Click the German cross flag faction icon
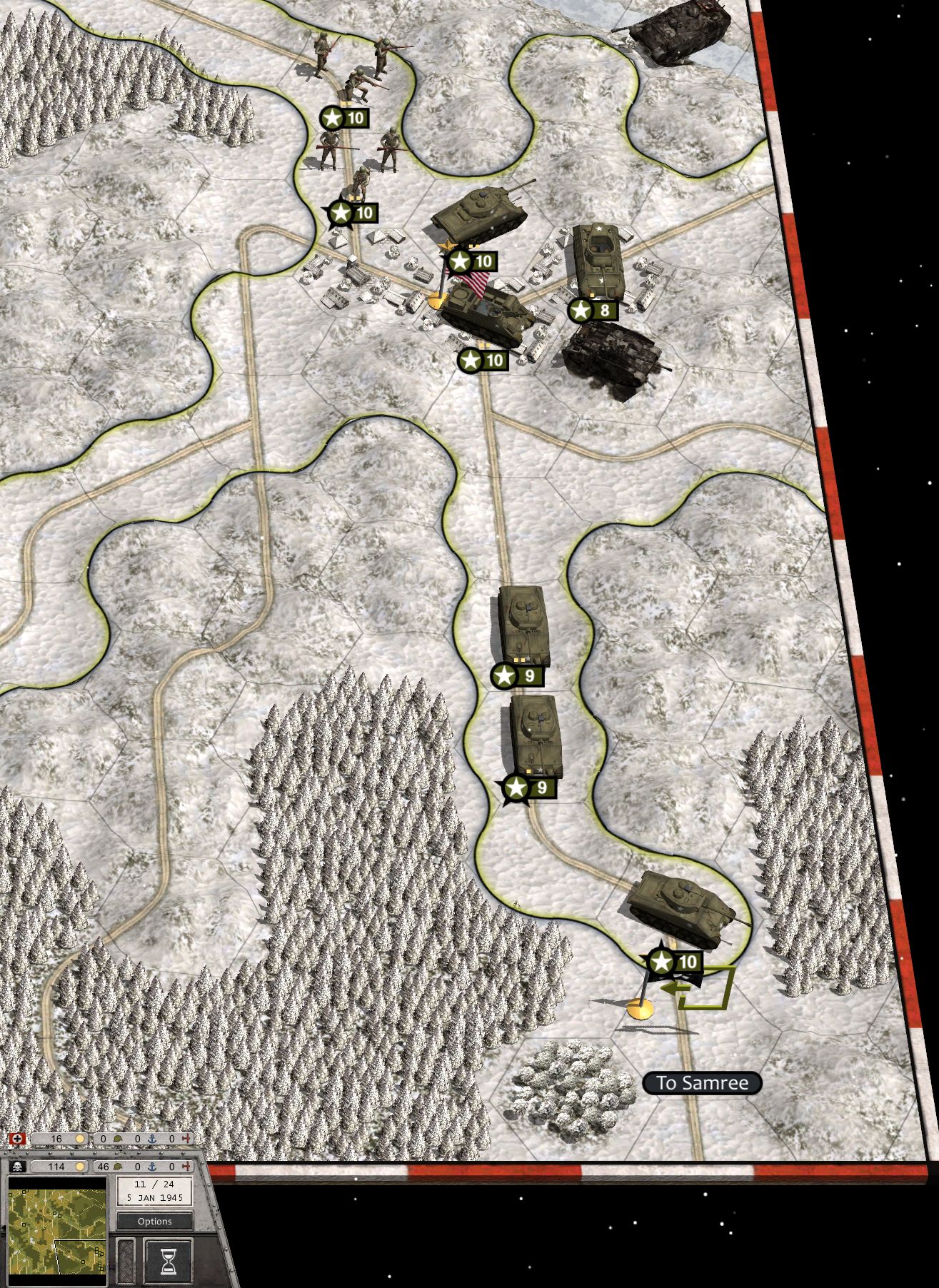Image resolution: width=939 pixels, height=1288 pixels. tap(17, 1139)
